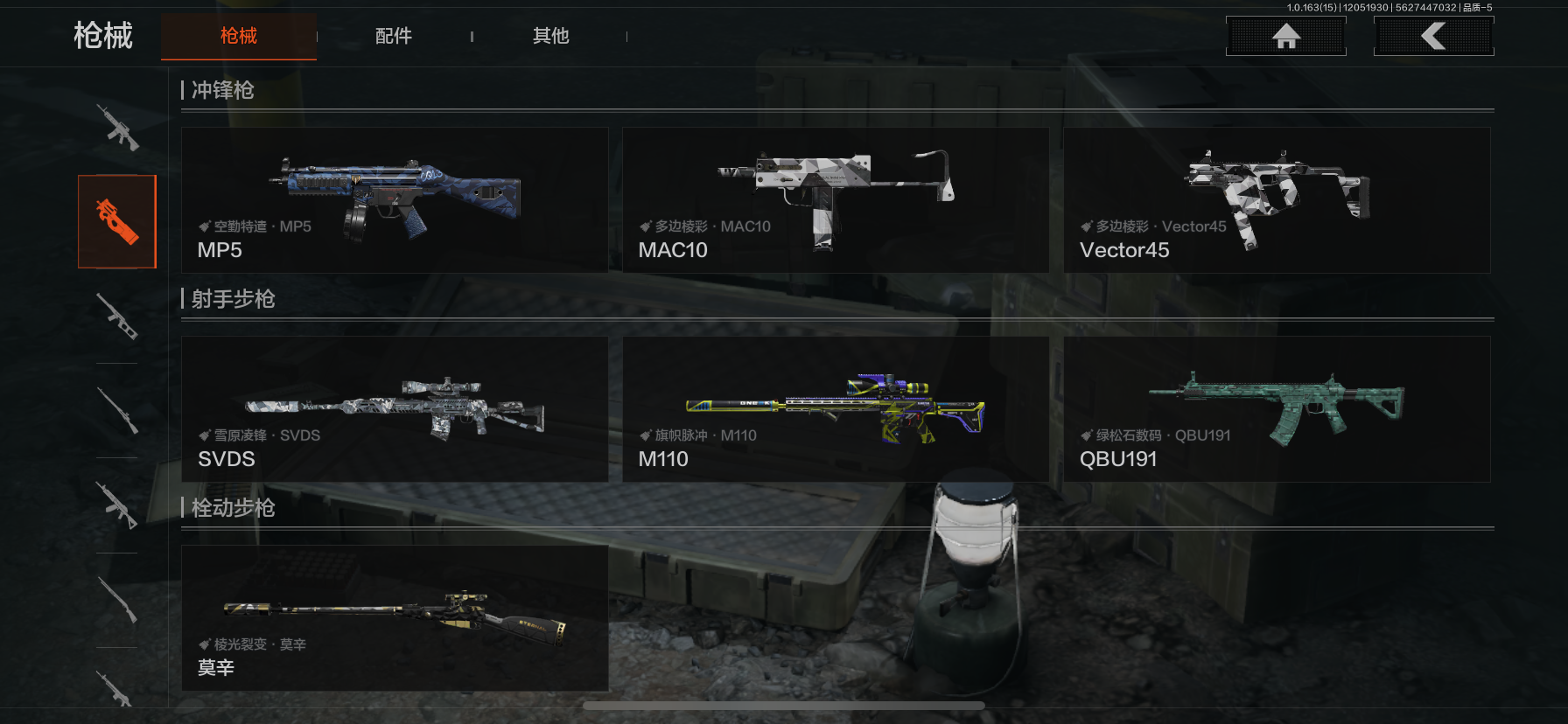The width and height of the screenshot is (1568, 724).
Task: Select the 莫辛 bolt-action rifle
Action: [395, 618]
